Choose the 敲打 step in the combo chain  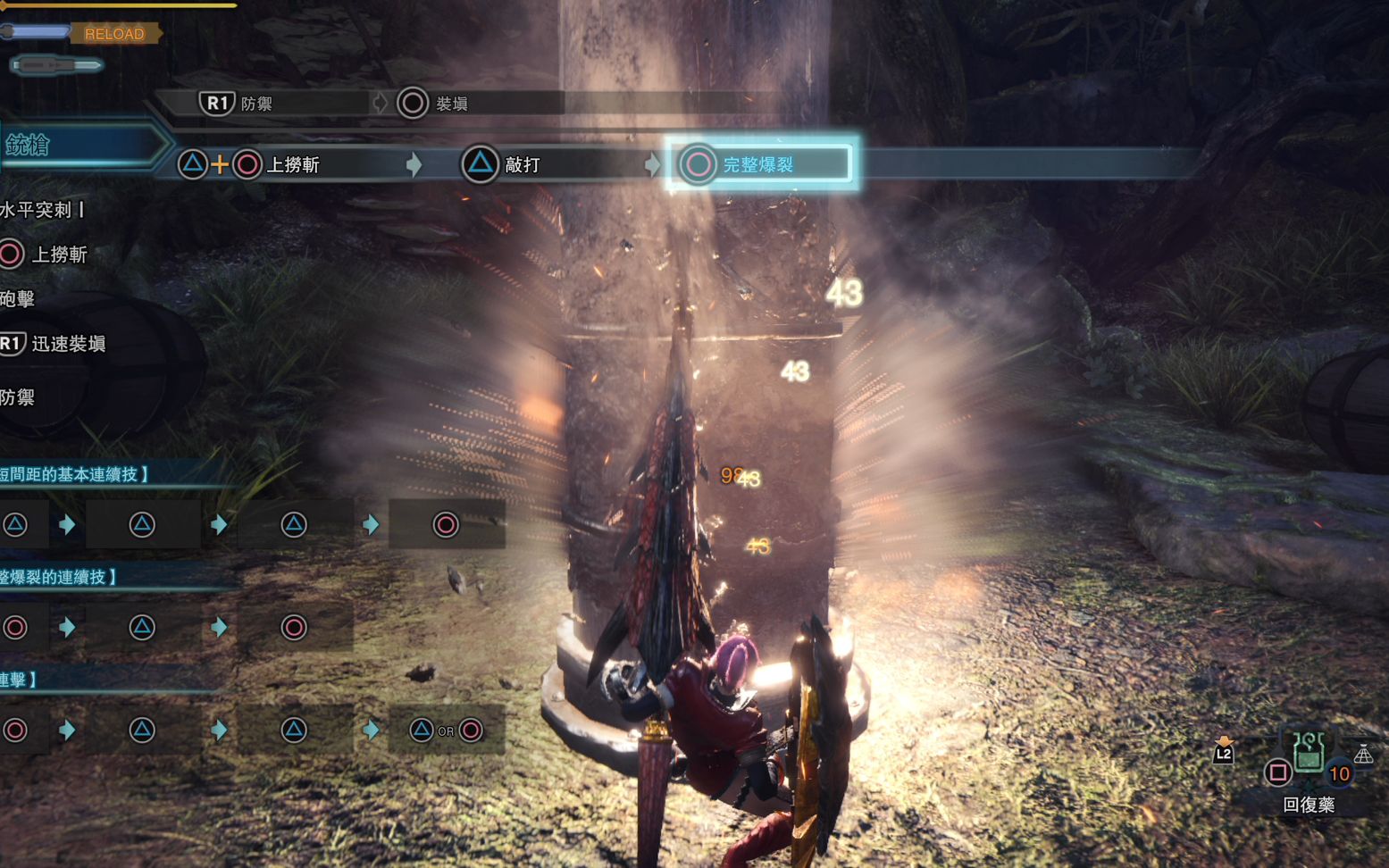pos(522,165)
